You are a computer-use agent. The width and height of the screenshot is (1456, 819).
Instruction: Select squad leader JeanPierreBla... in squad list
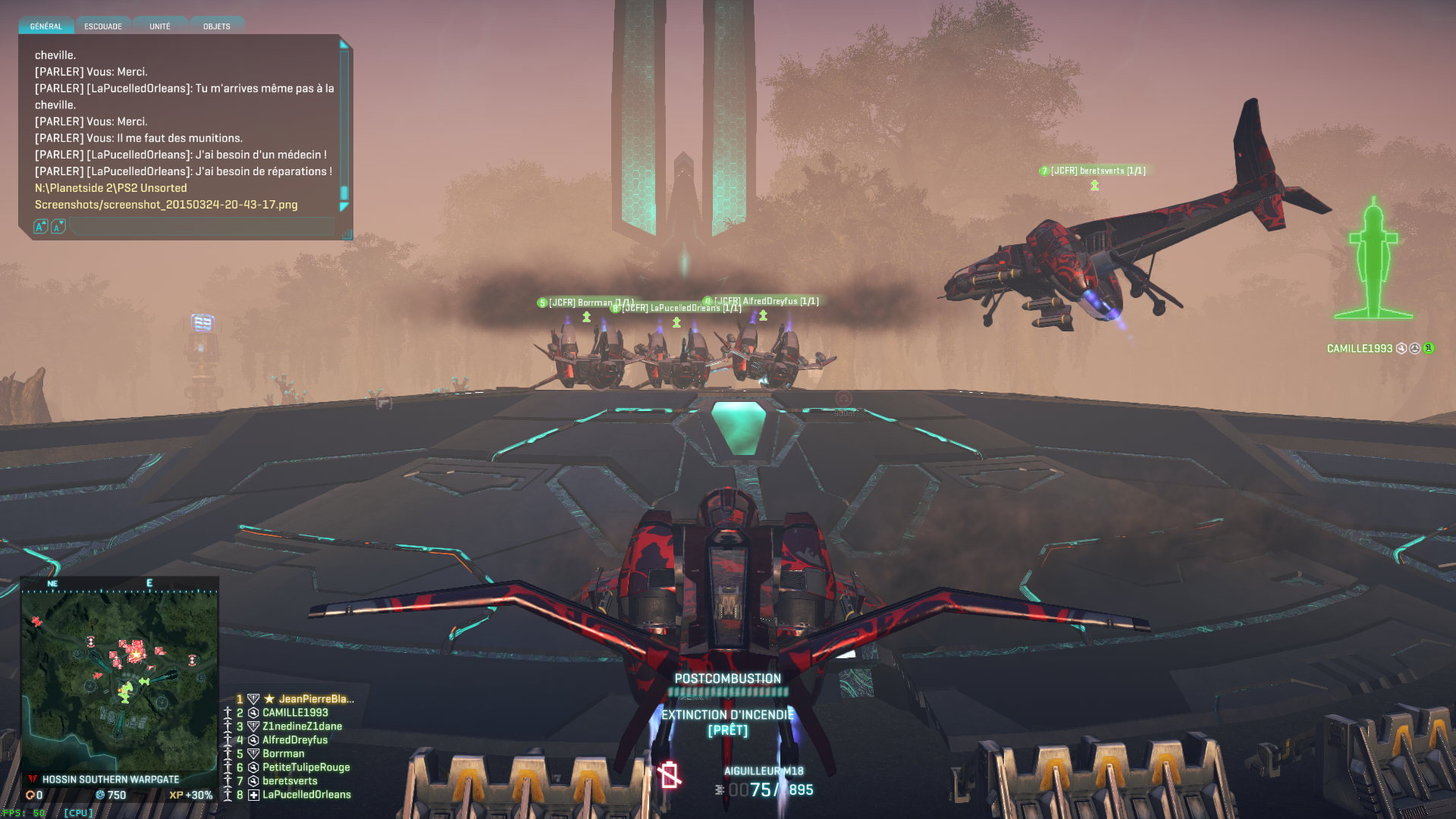[315, 699]
